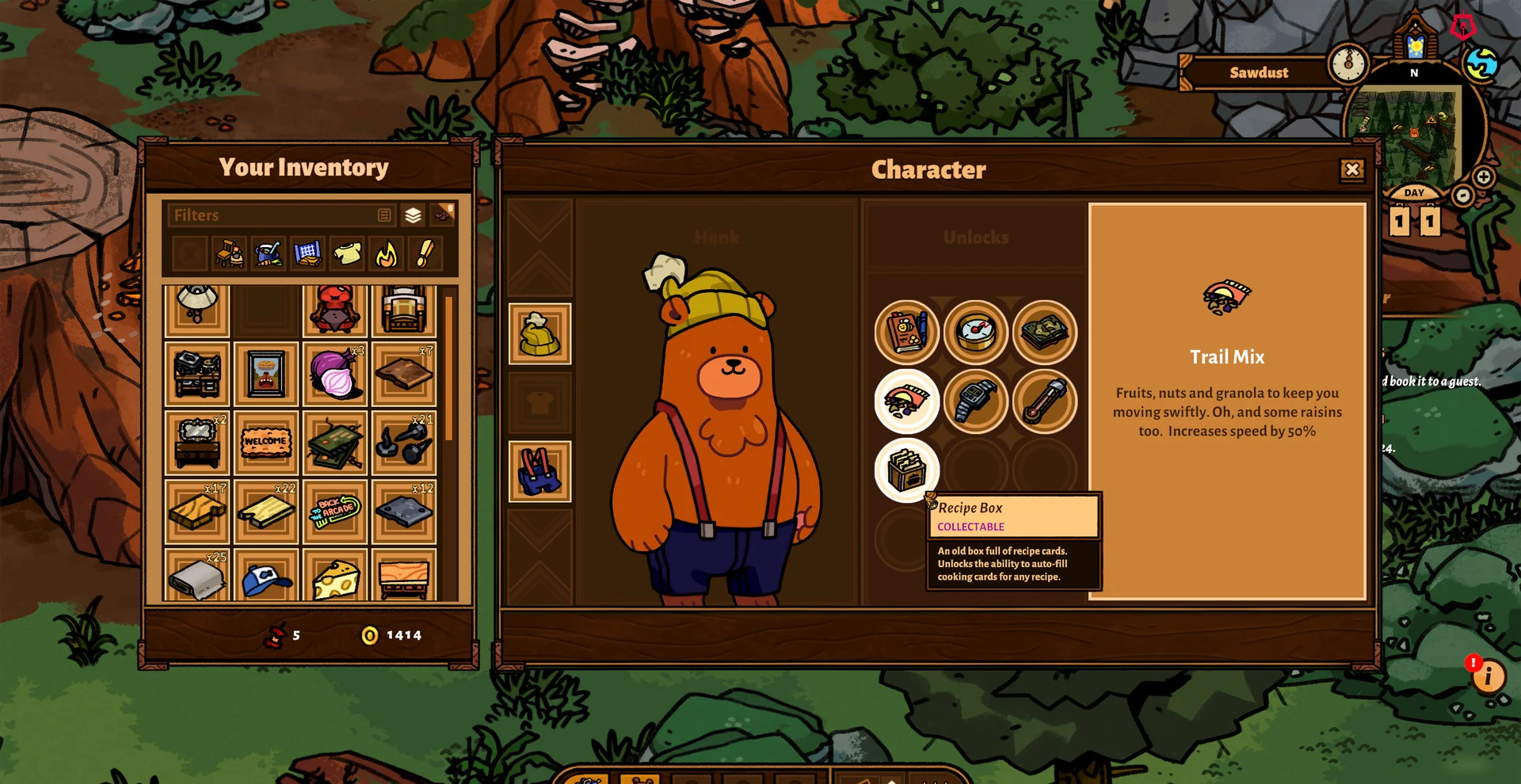Viewport: 1521px width, 784px height.
Task: Select the bee notebook unlock
Action: pyautogui.click(x=906, y=332)
